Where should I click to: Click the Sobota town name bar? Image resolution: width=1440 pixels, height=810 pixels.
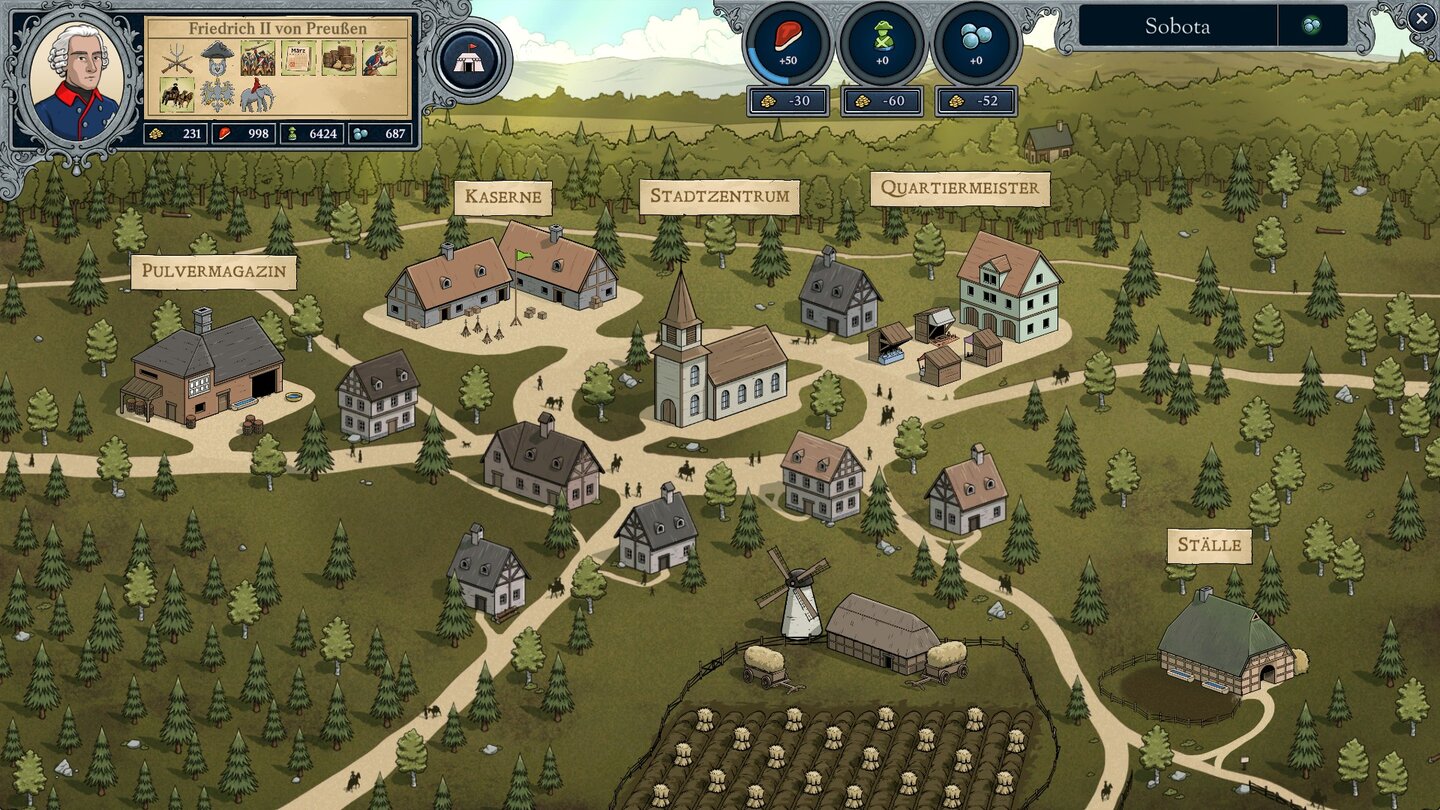[x=1177, y=27]
